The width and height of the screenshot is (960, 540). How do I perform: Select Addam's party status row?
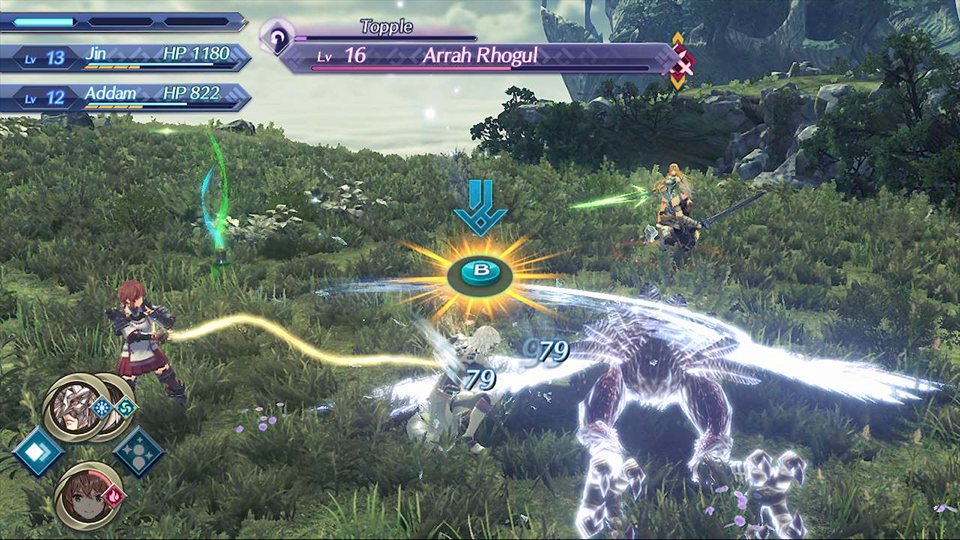125,97
